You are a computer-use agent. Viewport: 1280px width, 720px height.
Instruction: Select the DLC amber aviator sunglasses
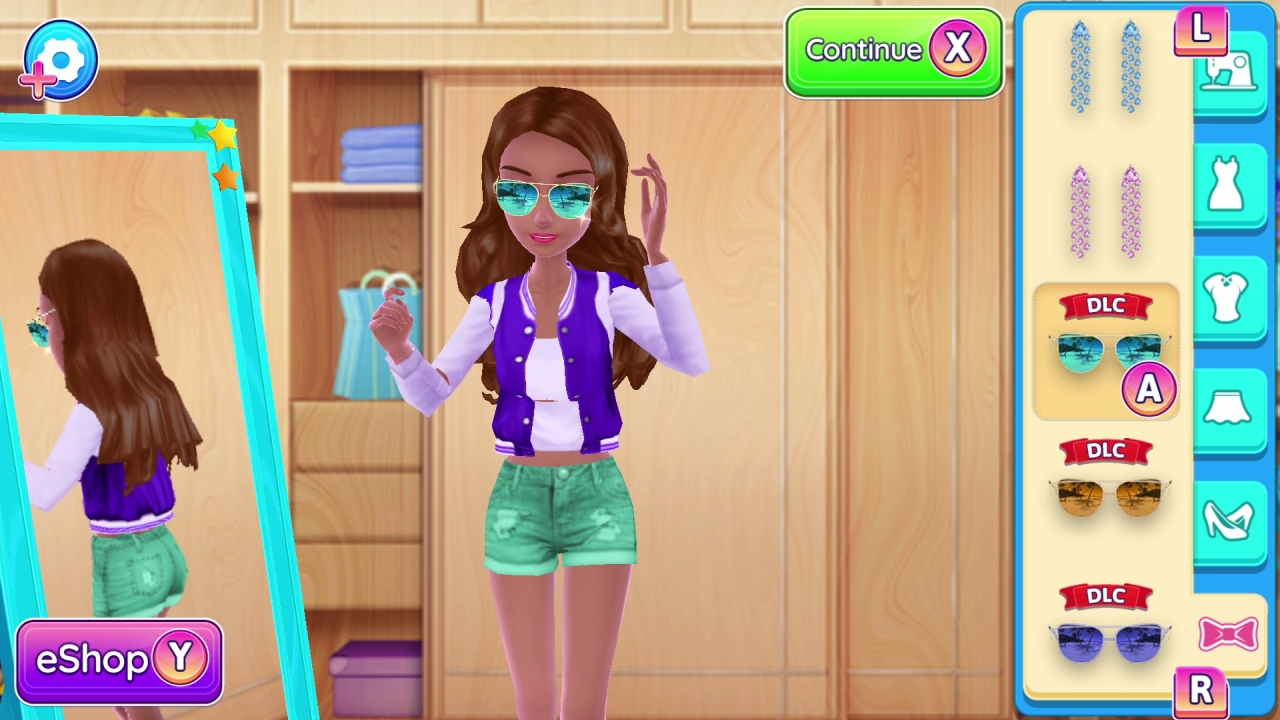click(x=1110, y=497)
